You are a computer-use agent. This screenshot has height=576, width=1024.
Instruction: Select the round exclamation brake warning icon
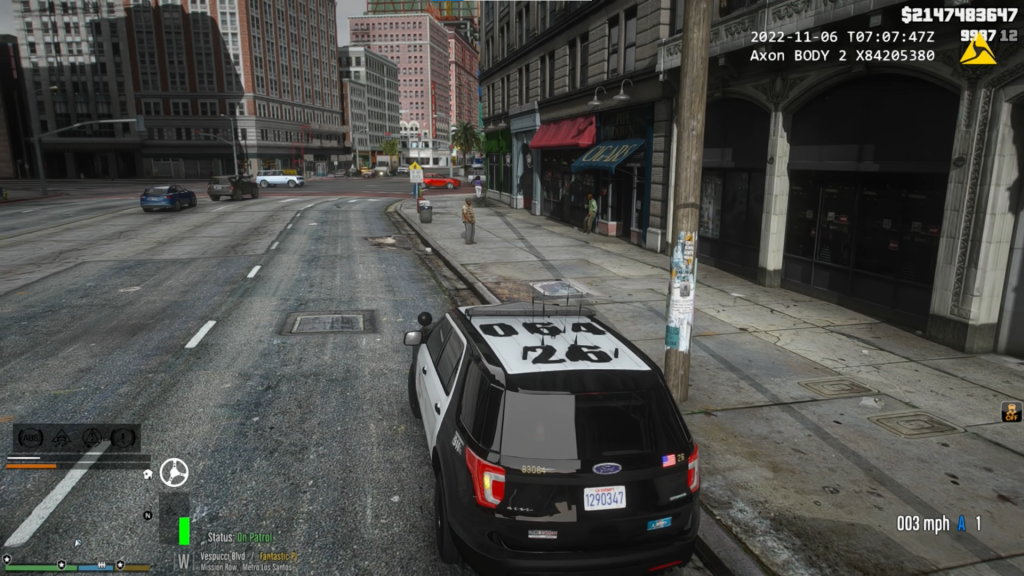pyautogui.click(x=124, y=437)
